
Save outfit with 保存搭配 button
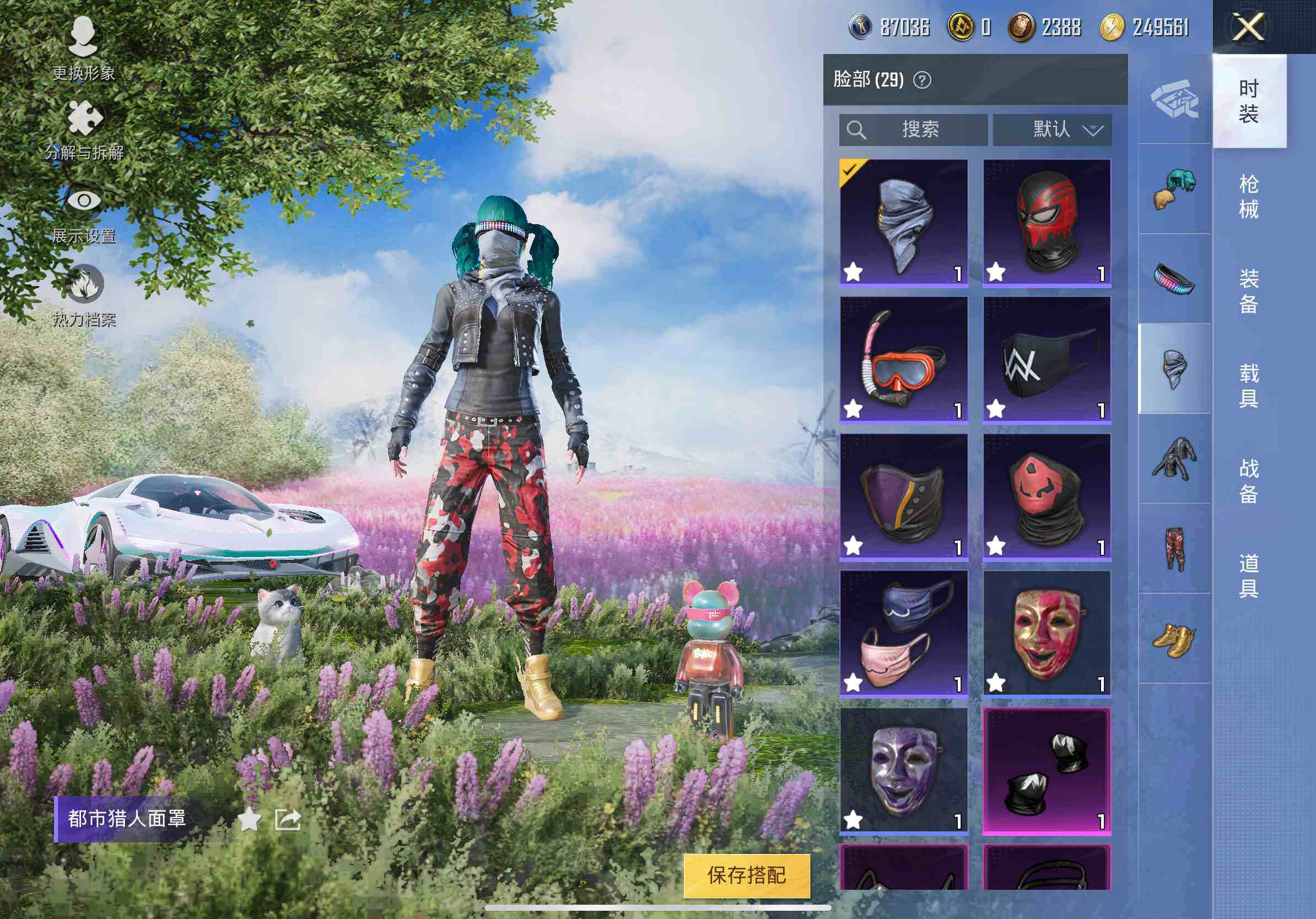pos(746,875)
